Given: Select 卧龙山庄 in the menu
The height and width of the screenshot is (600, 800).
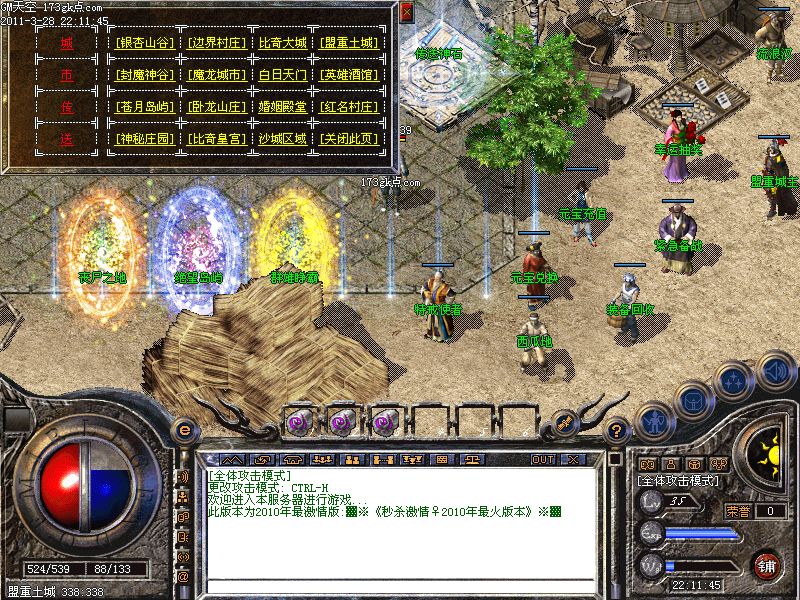Looking at the screenshot, I should pos(214,108).
